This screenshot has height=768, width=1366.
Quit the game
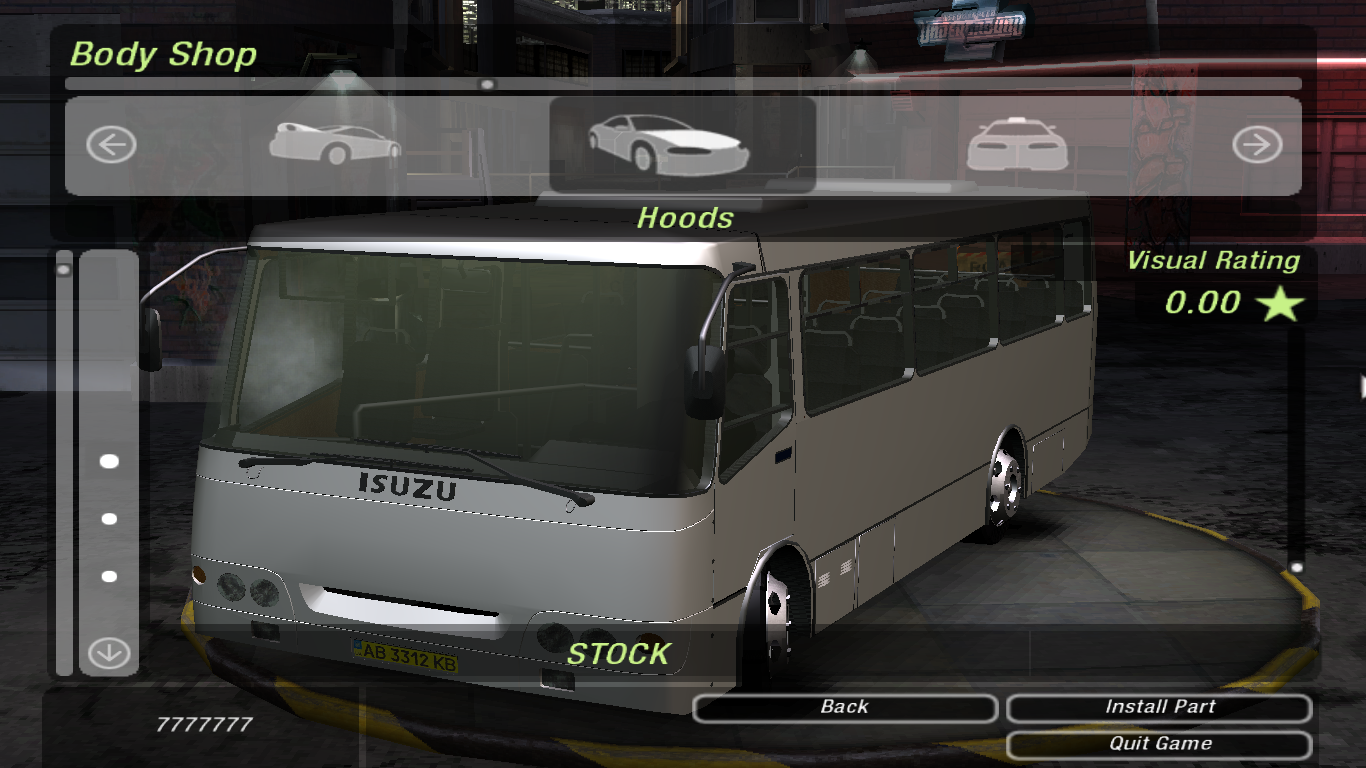pyautogui.click(x=1159, y=744)
